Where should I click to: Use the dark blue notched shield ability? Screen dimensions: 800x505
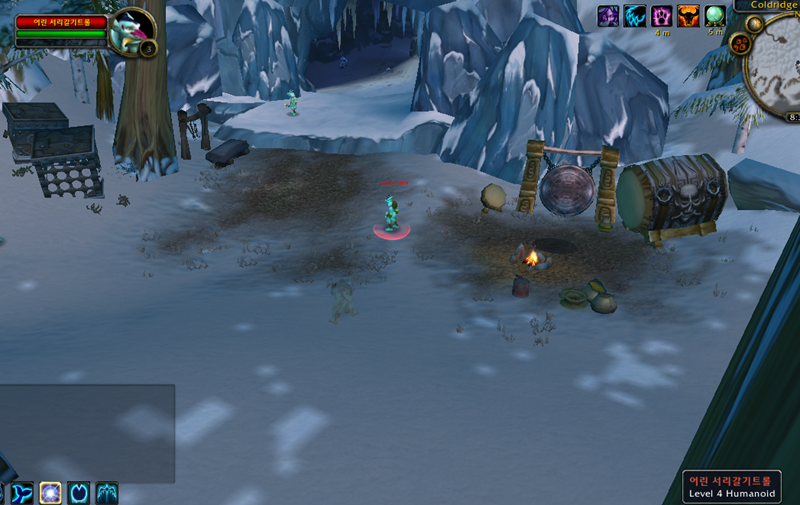[79, 493]
